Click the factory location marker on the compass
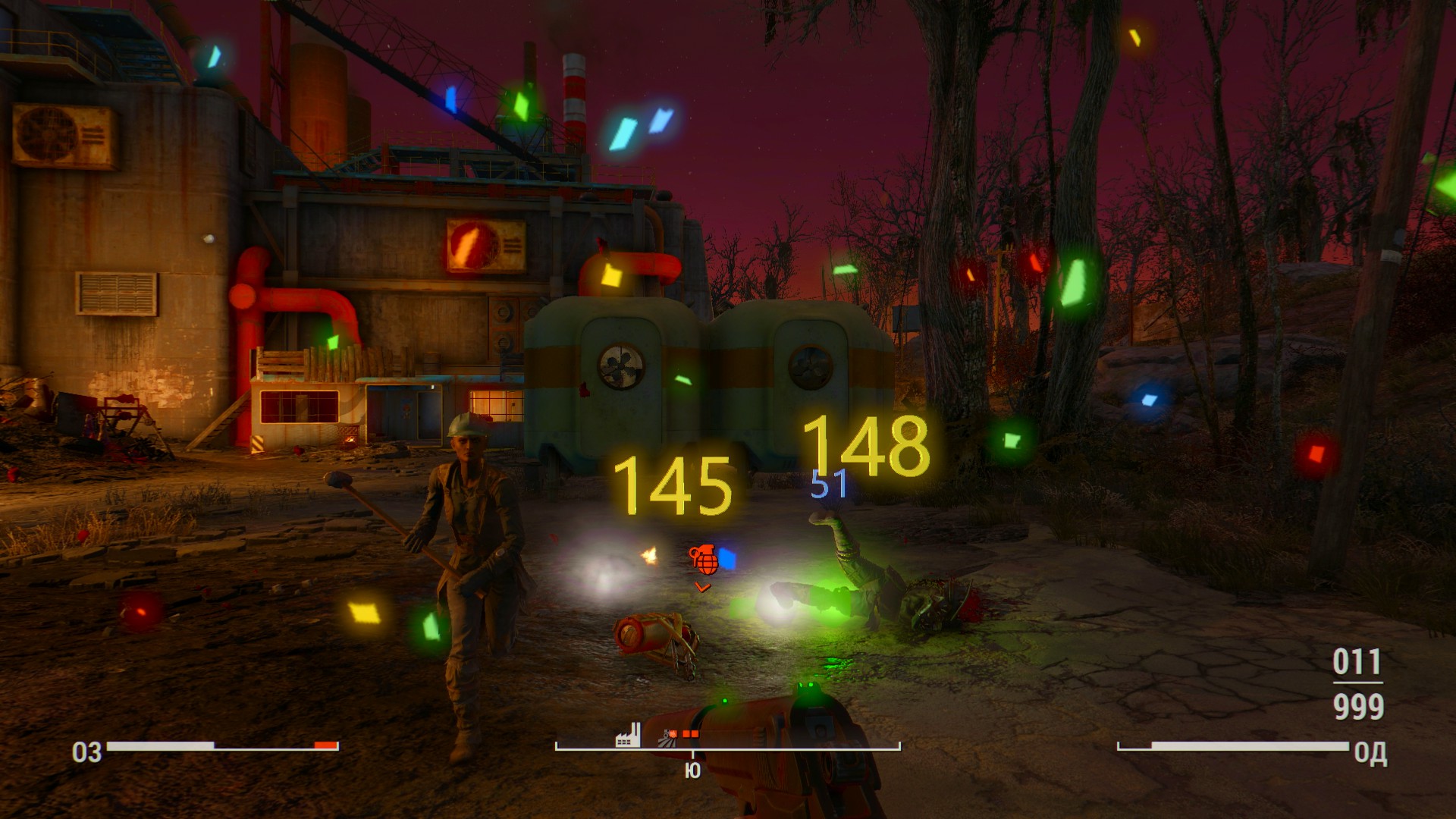1456x819 pixels. pyautogui.click(x=627, y=734)
